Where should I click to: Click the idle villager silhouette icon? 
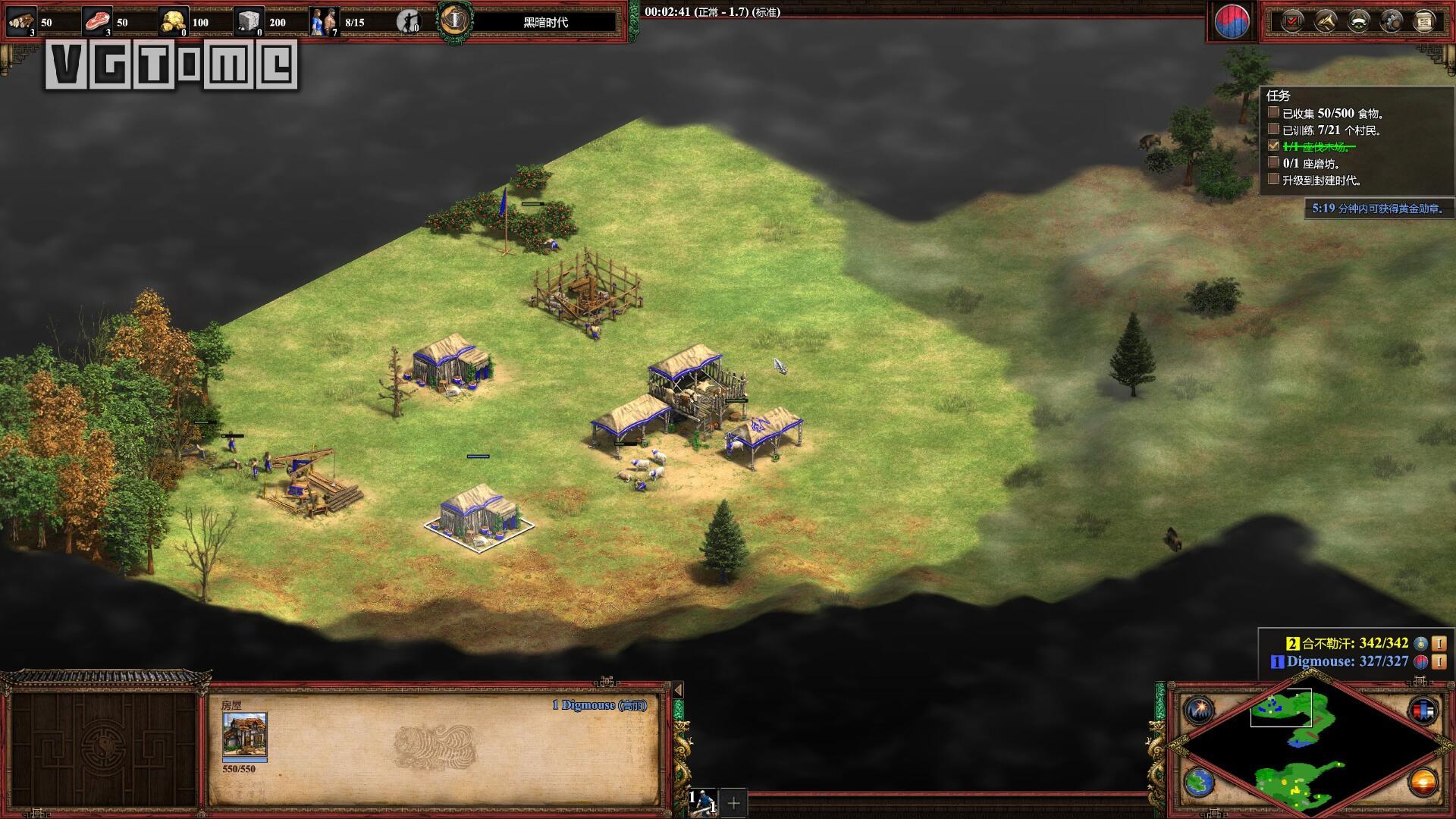(409, 21)
